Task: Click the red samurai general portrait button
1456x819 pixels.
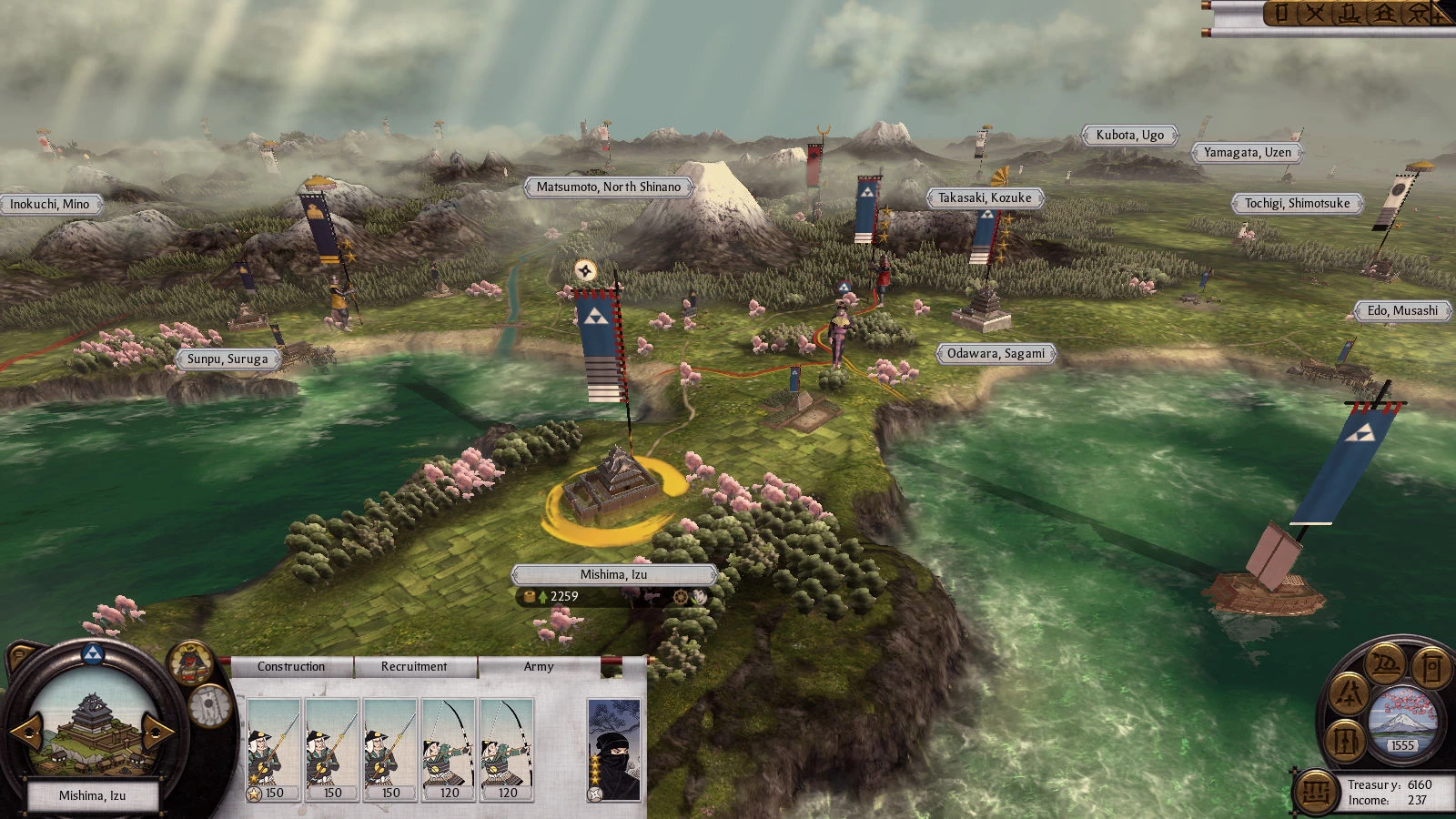Action: coord(189,663)
